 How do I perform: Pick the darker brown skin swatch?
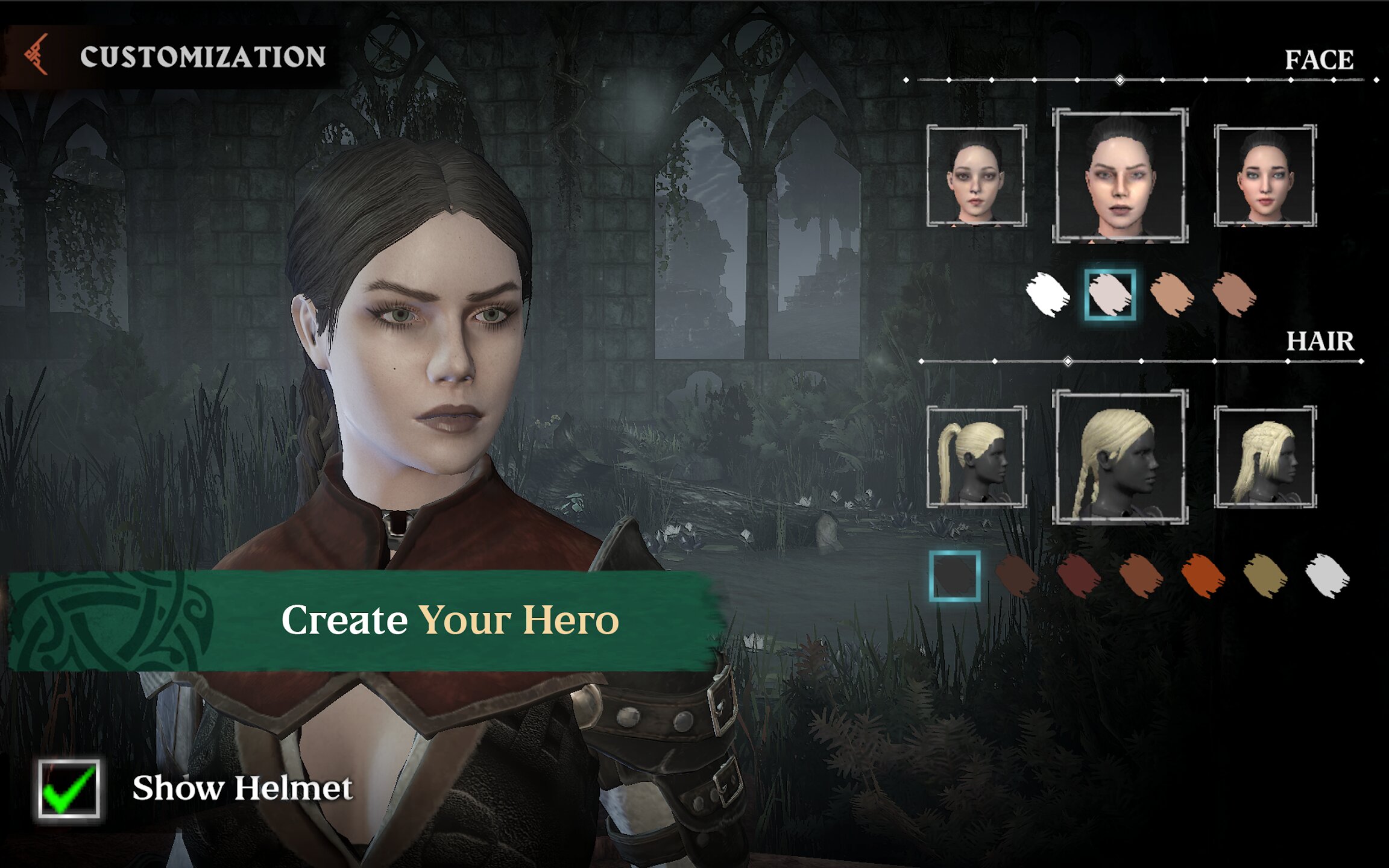(1234, 294)
